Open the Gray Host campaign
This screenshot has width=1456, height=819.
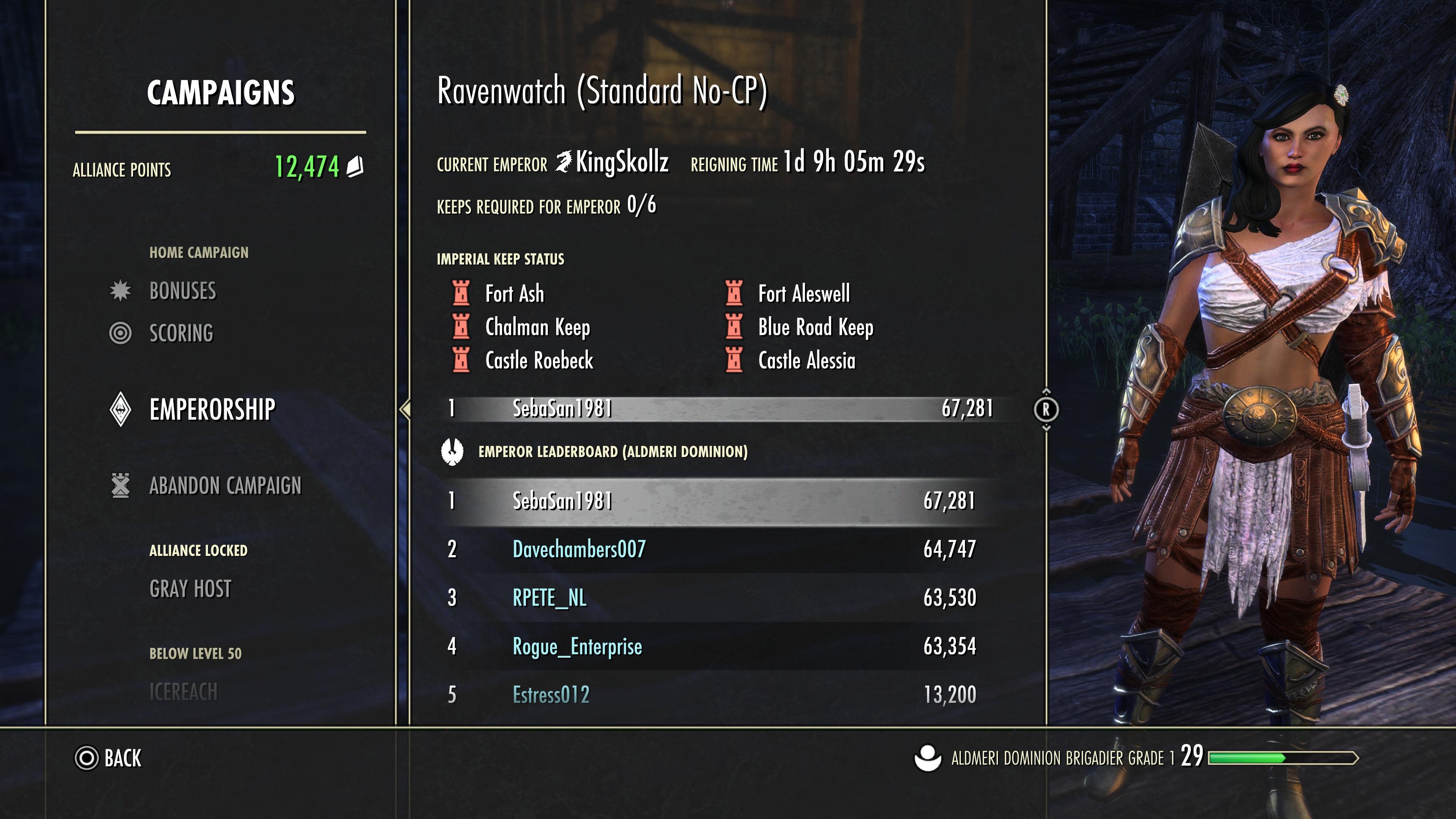pos(190,589)
